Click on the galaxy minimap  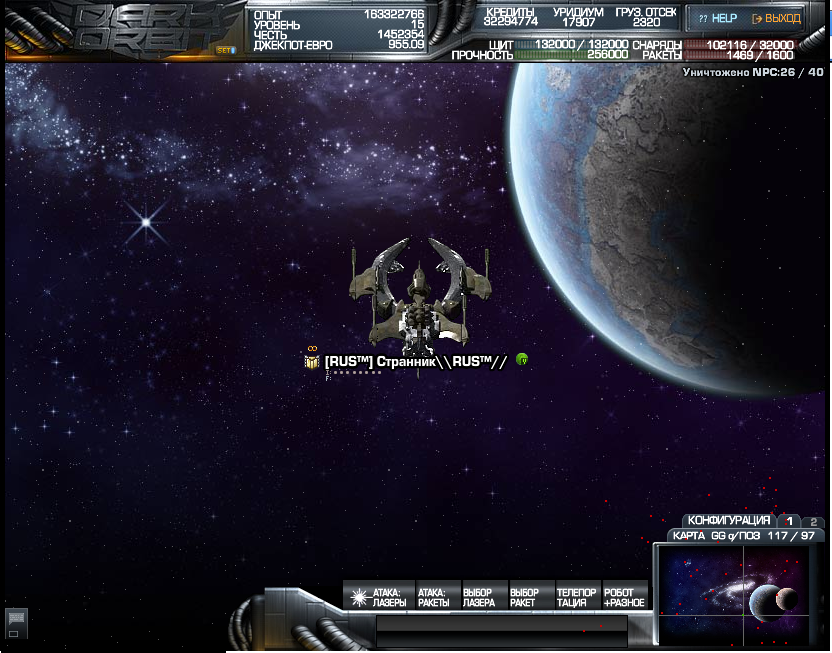[x=741, y=596]
